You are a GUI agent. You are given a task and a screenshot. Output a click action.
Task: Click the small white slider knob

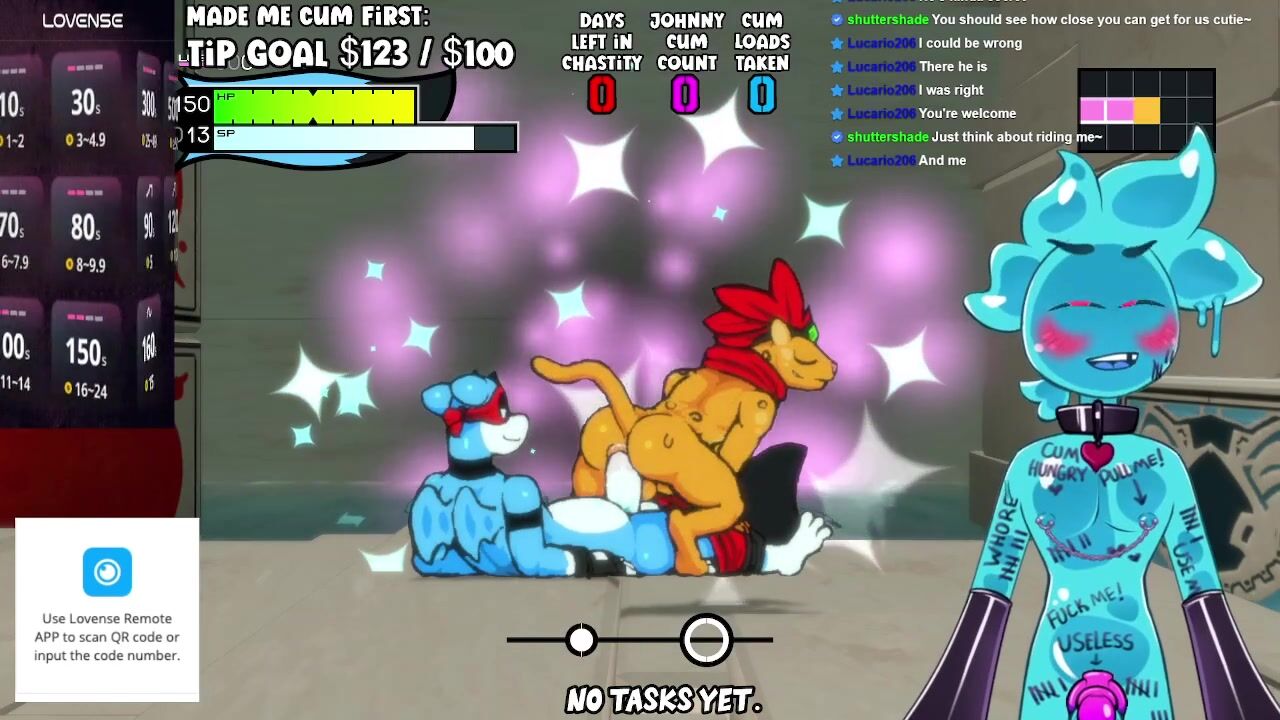click(581, 640)
